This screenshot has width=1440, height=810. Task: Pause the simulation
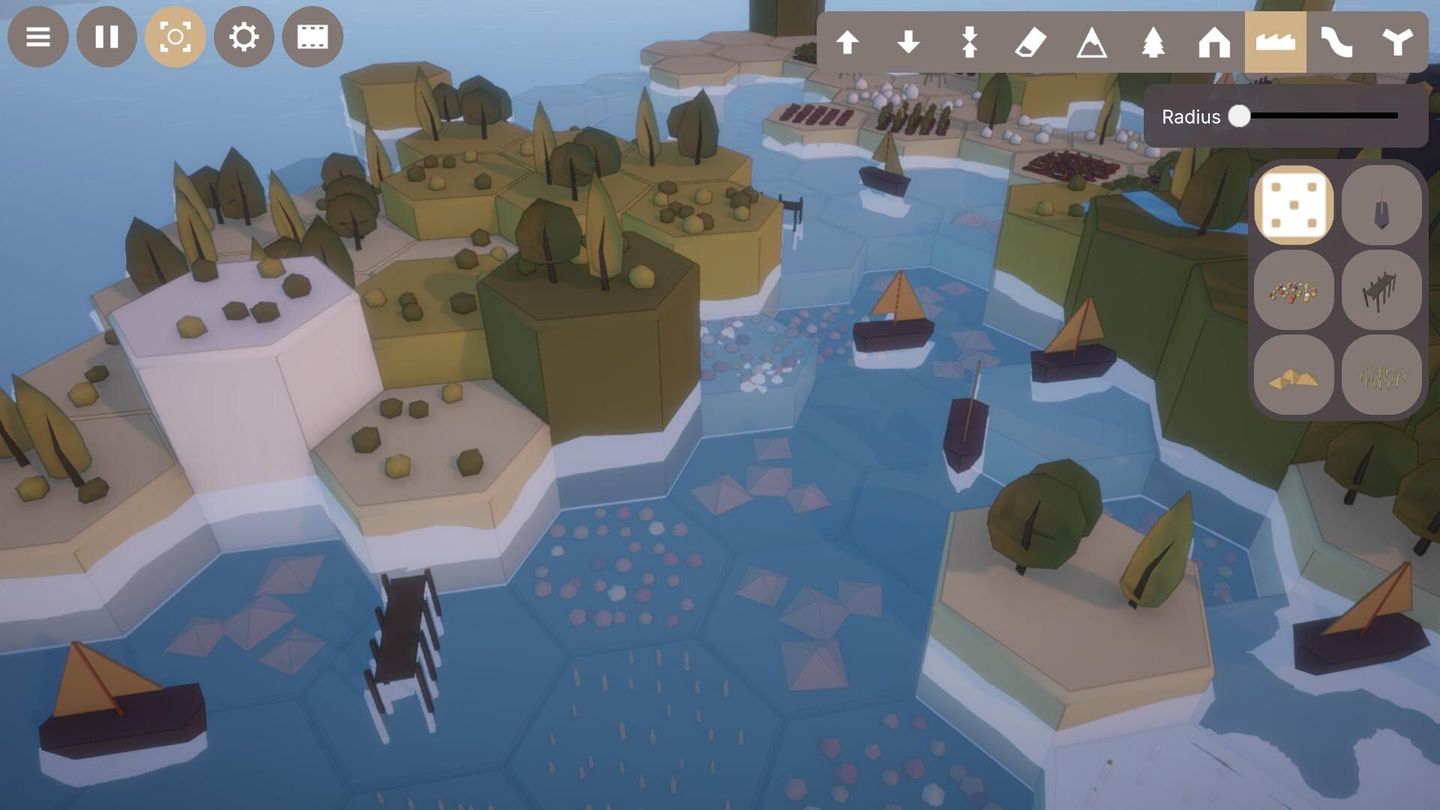click(x=106, y=37)
